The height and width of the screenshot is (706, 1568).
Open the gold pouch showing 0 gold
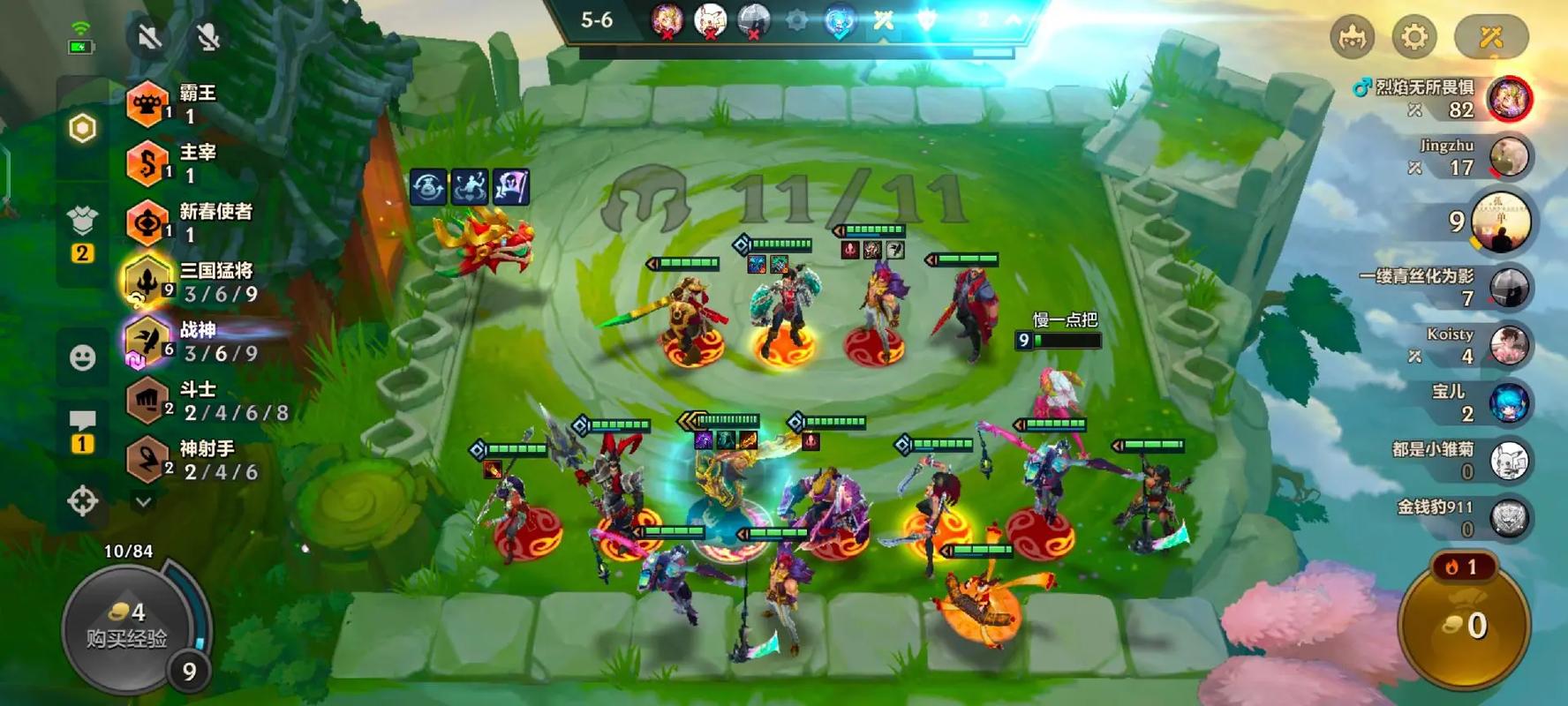point(1466,626)
